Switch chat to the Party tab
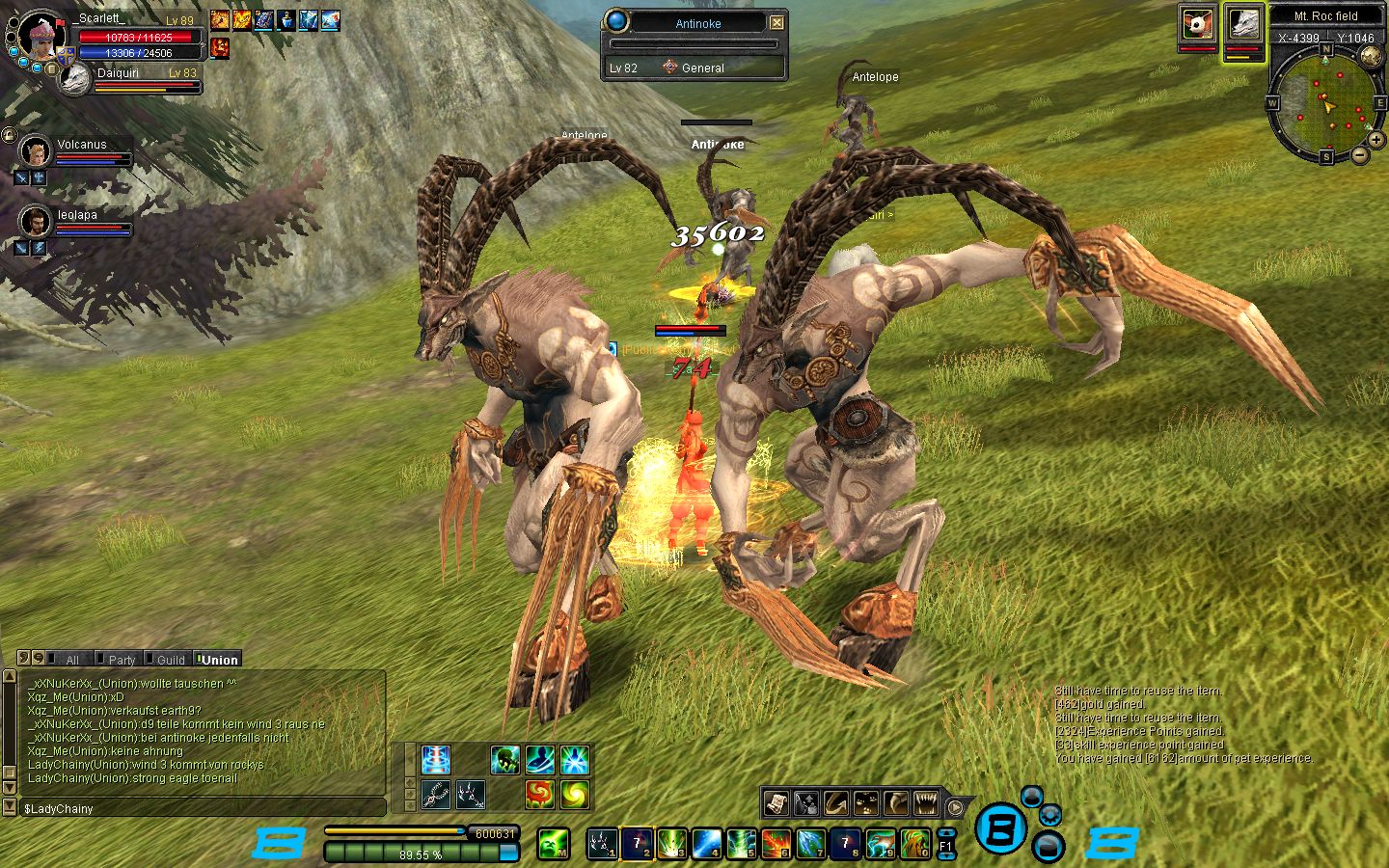This screenshot has height=868, width=1389. [x=121, y=660]
